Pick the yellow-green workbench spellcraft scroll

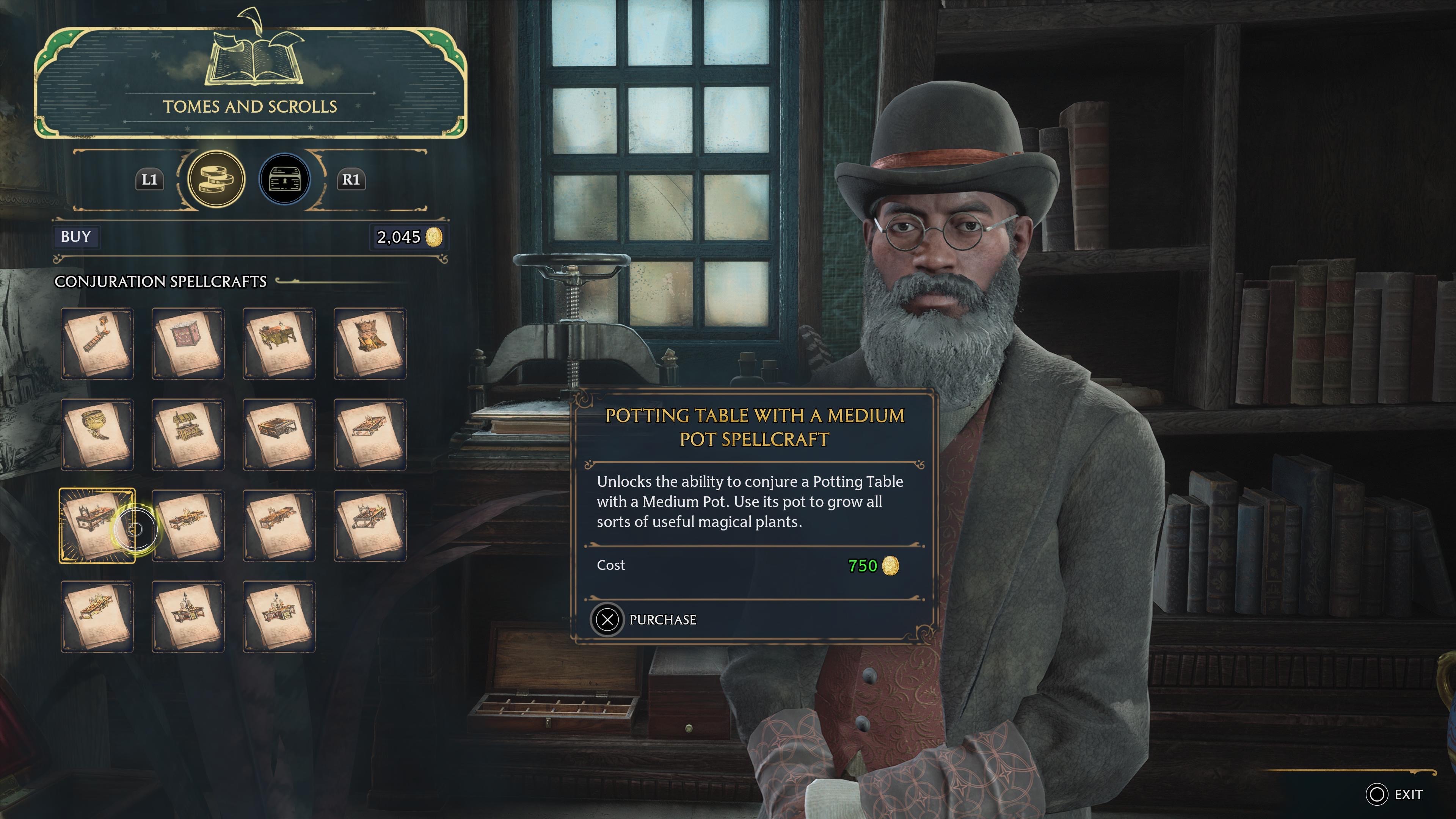click(279, 343)
